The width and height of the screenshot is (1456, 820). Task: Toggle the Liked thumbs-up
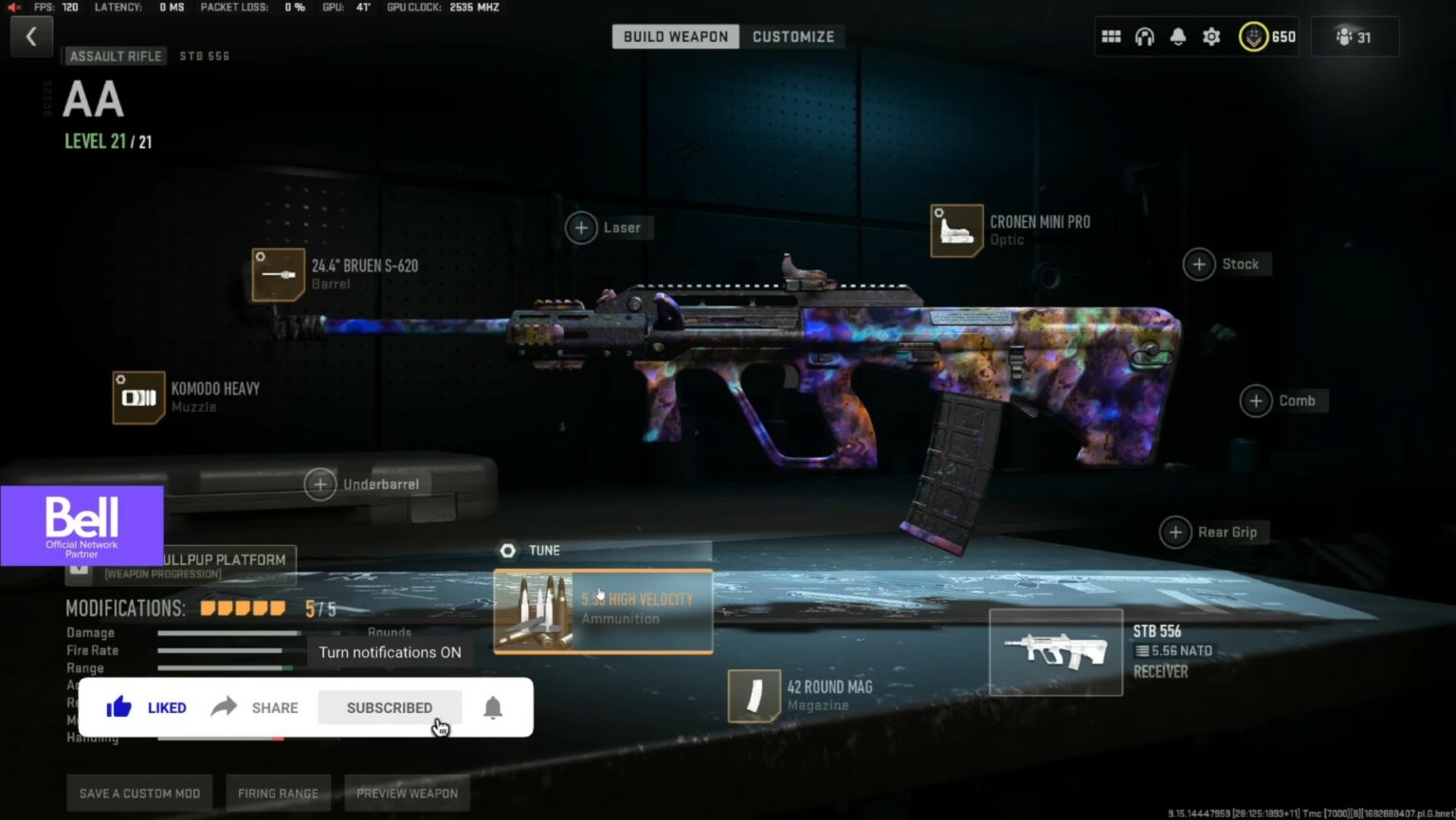click(x=145, y=707)
